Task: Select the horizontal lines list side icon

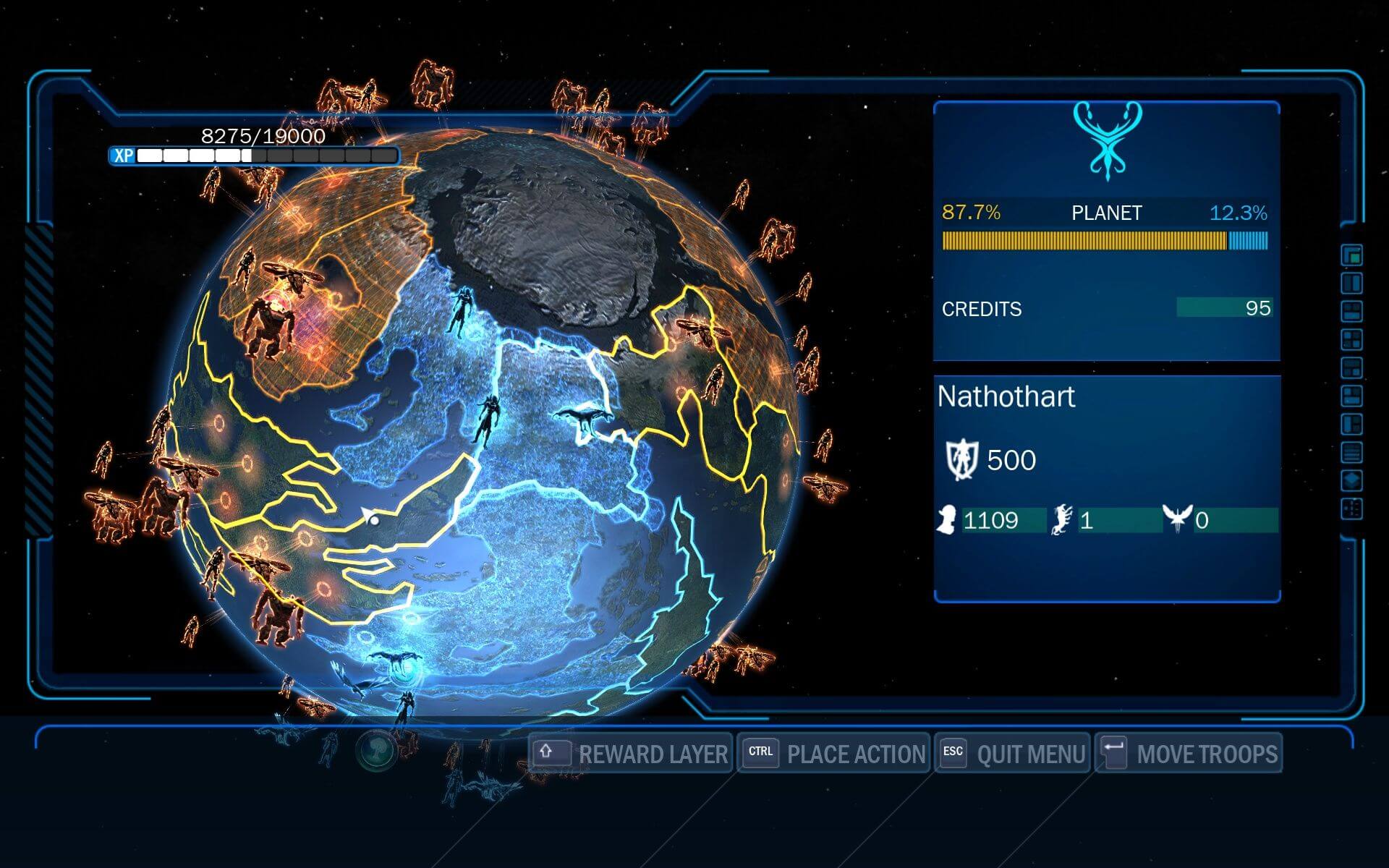Action: coord(1351,453)
